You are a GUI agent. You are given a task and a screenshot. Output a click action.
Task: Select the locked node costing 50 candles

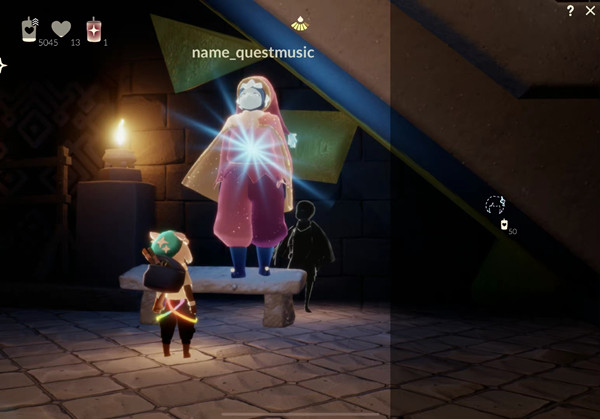pyautogui.click(x=495, y=205)
